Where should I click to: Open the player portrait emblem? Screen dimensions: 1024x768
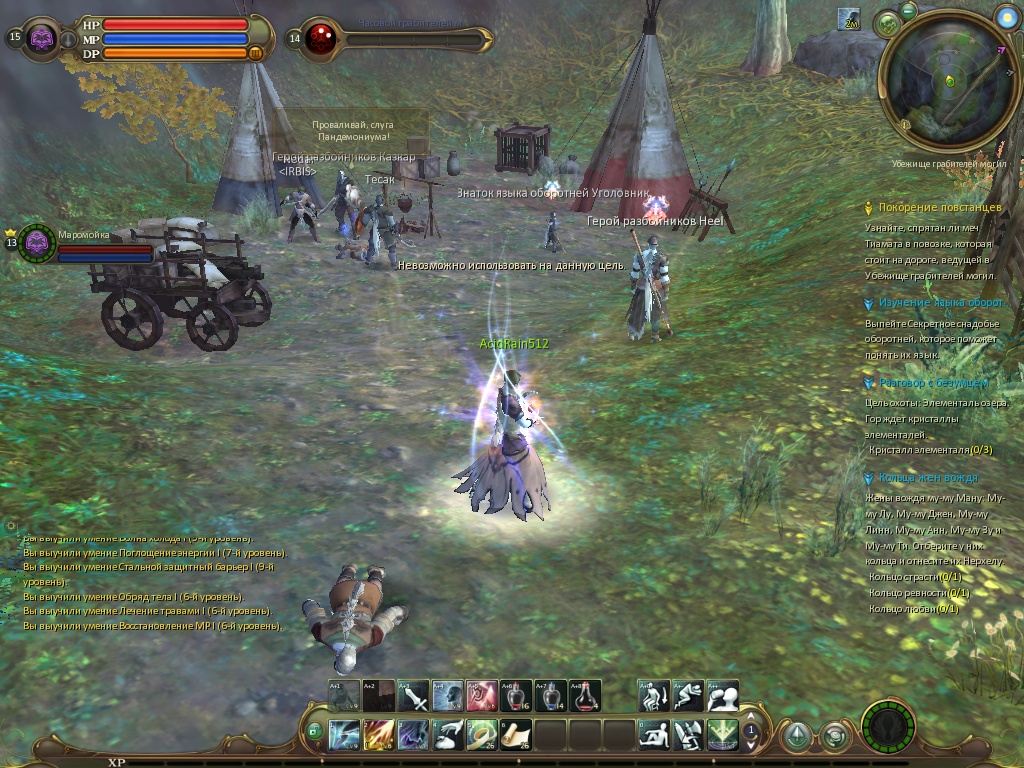coord(42,38)
